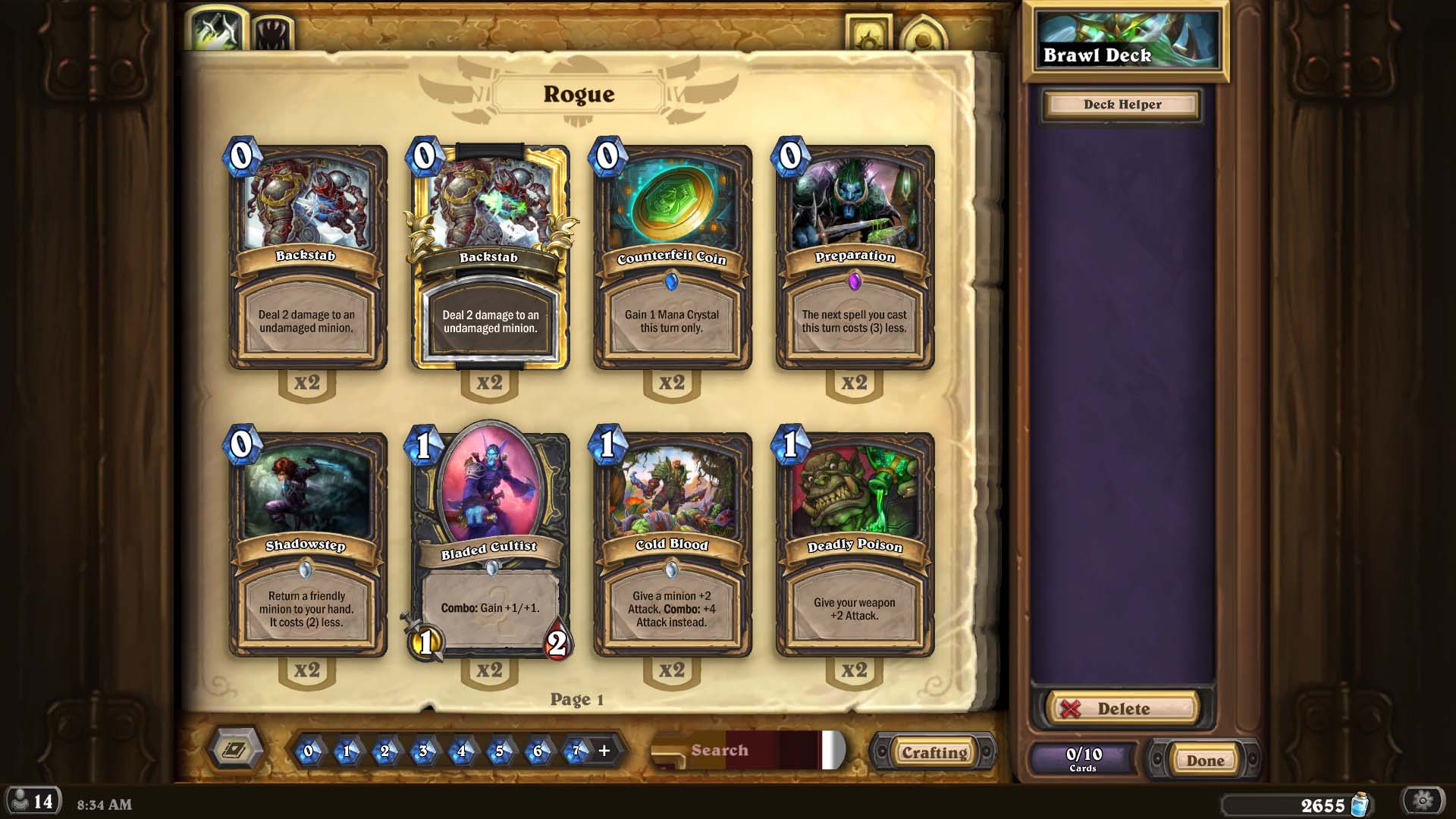
Task: Open the Crafting mode
Action: point(934,752)
